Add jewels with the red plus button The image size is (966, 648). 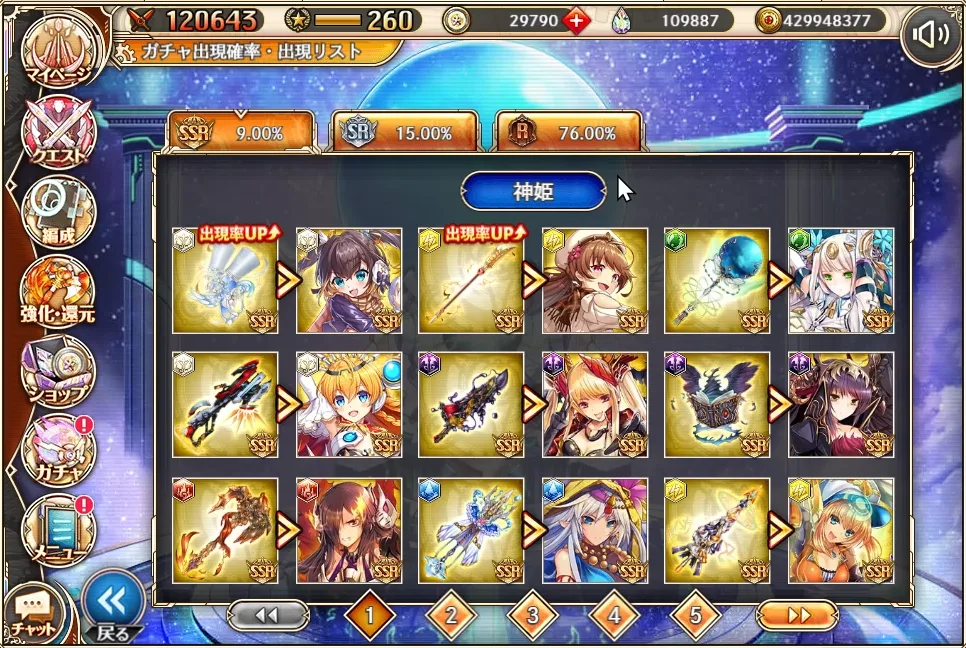click(577, 20)
